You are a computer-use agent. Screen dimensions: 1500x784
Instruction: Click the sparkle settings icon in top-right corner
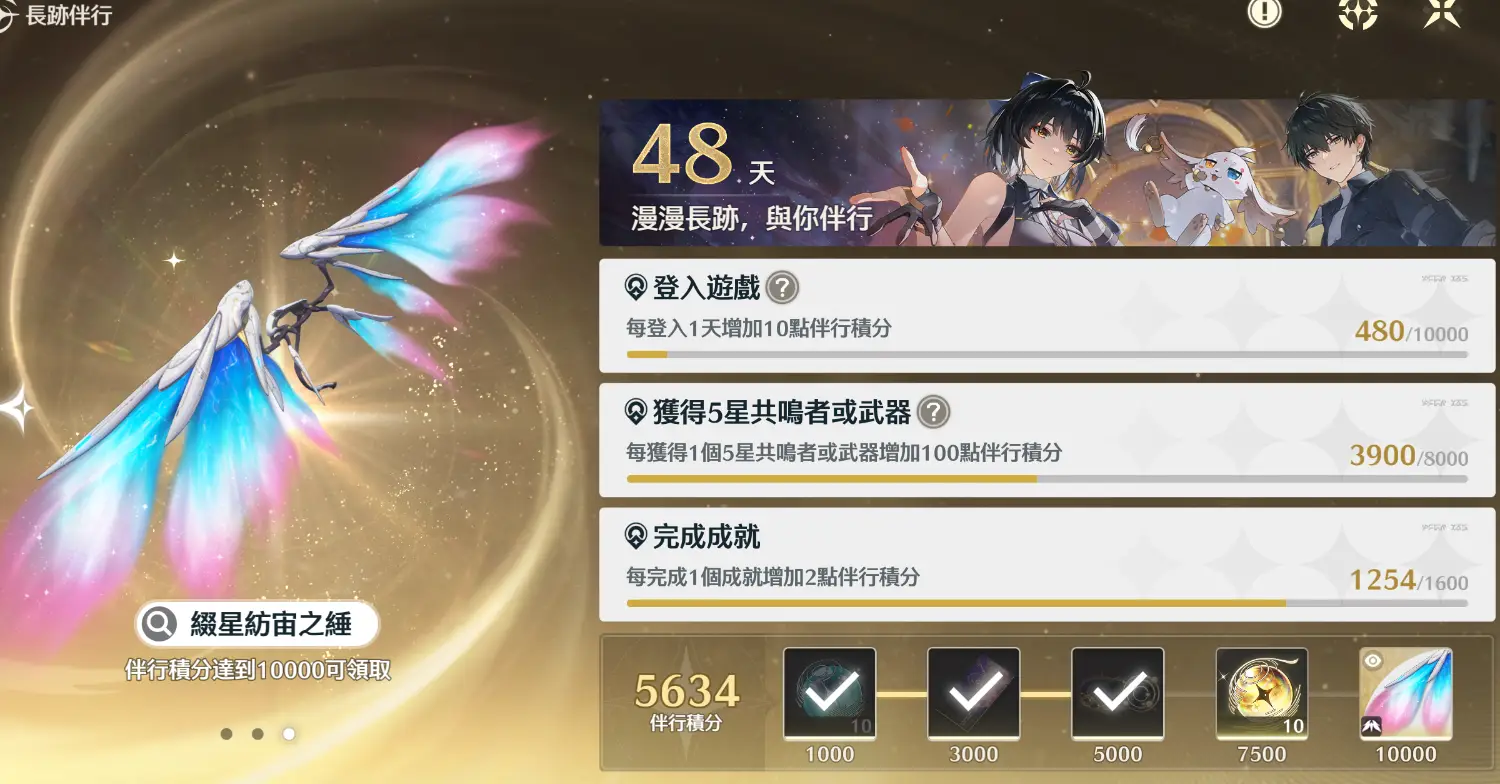tap(1358, 16)
